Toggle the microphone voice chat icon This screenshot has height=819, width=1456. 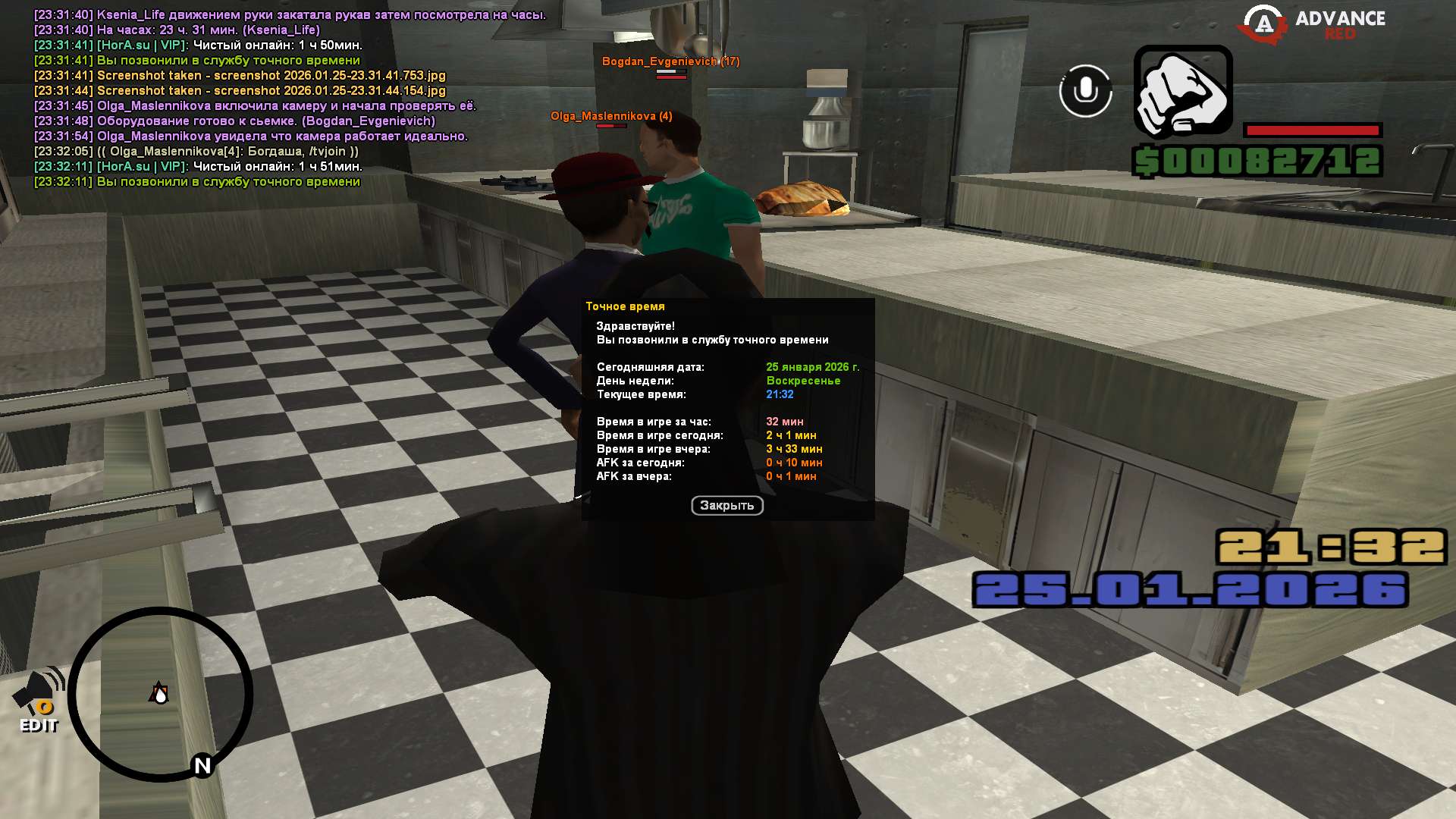1085,91
